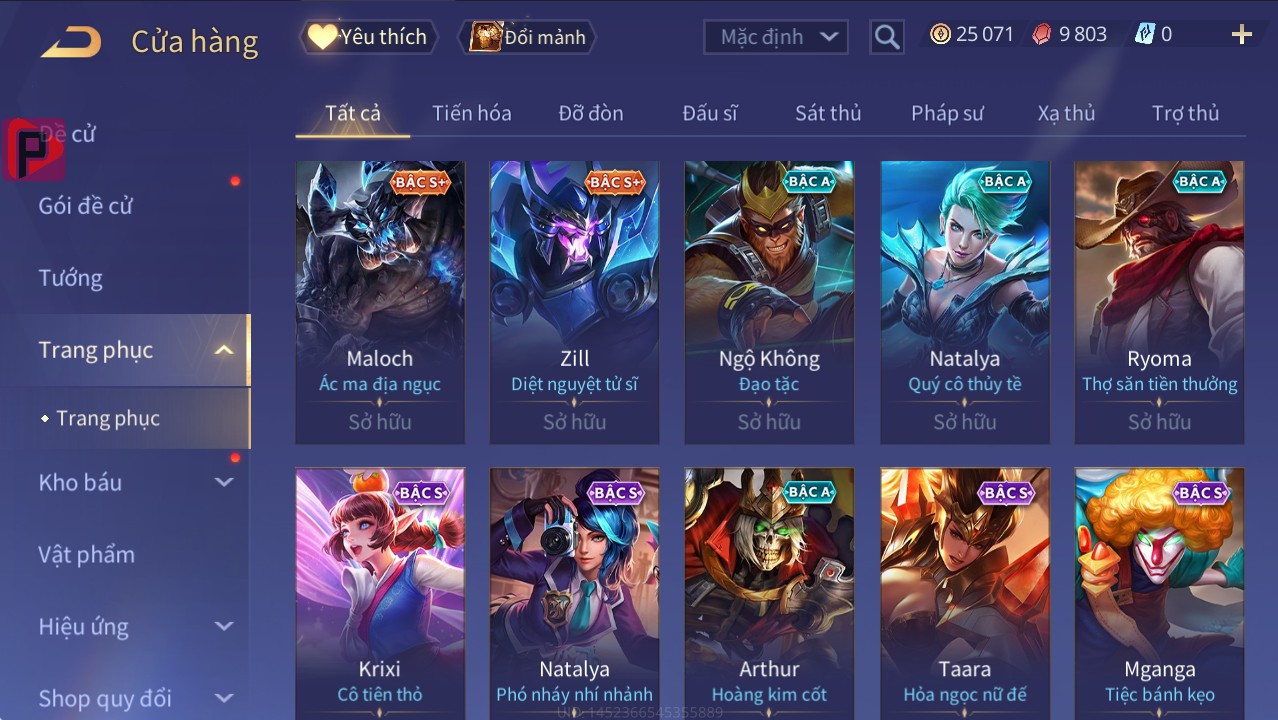Switch to the Tiến hóa tab

point(471,113)
